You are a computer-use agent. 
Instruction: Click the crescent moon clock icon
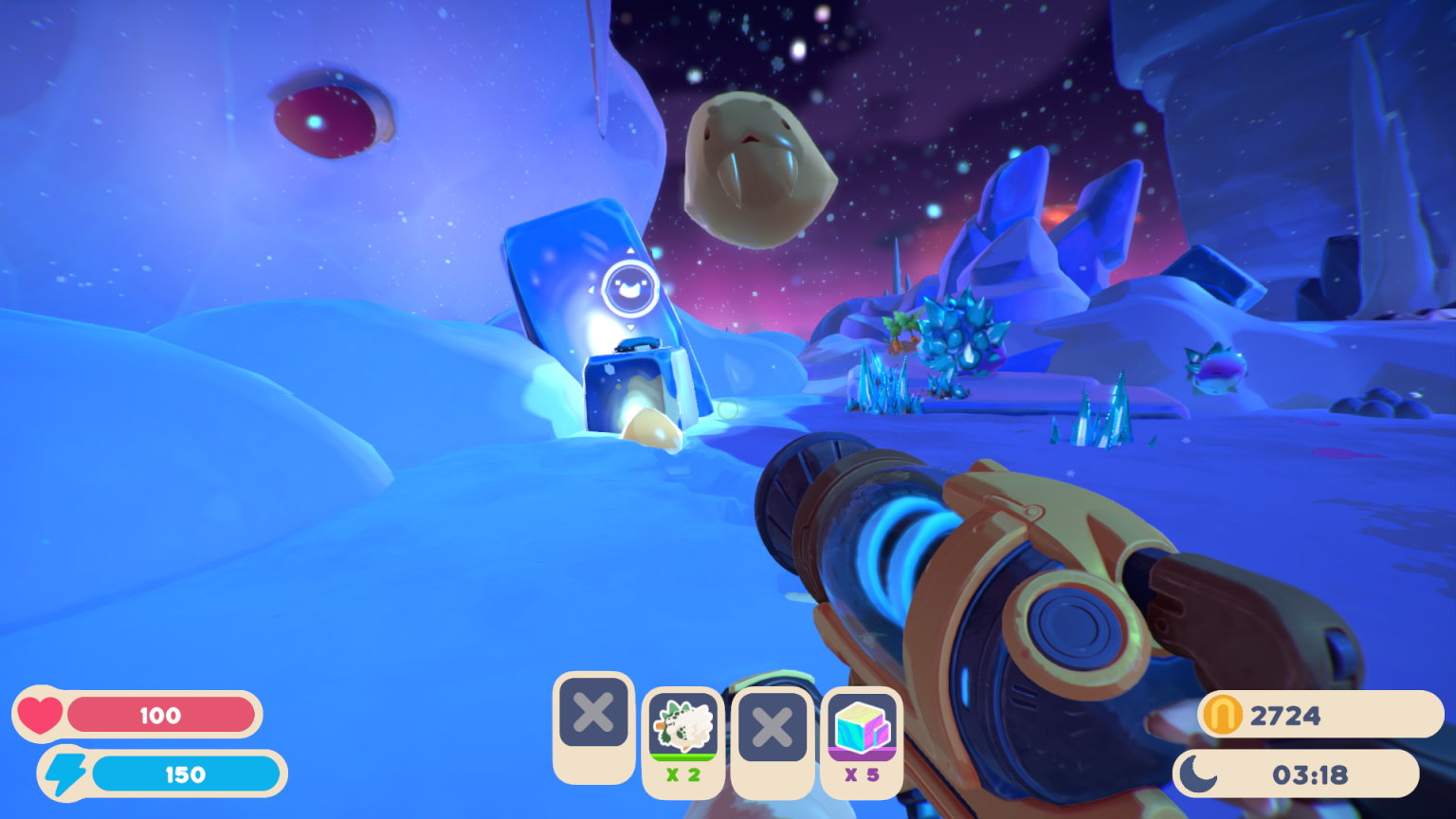coord(1196,773)
